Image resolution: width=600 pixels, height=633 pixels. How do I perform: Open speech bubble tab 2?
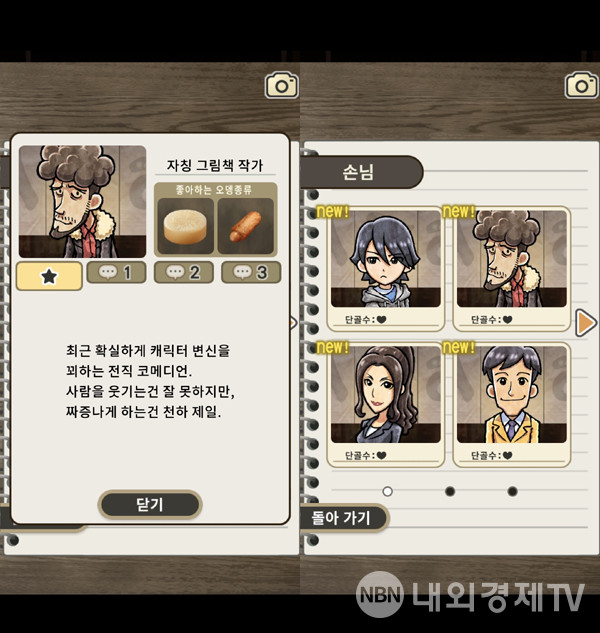point(183,272)
